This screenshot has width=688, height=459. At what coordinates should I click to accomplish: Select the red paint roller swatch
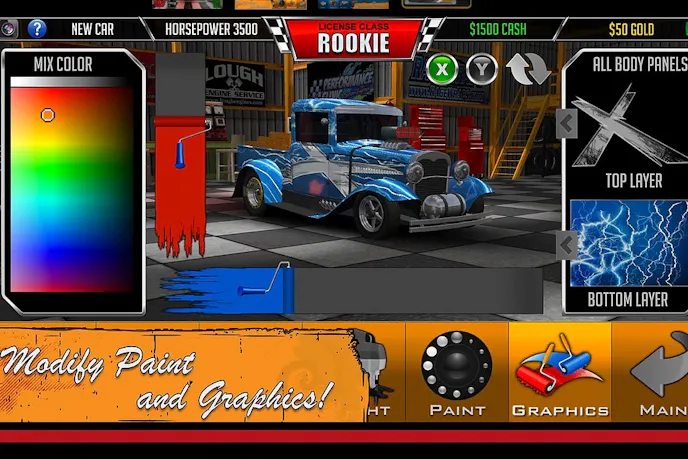click(180, 180)
